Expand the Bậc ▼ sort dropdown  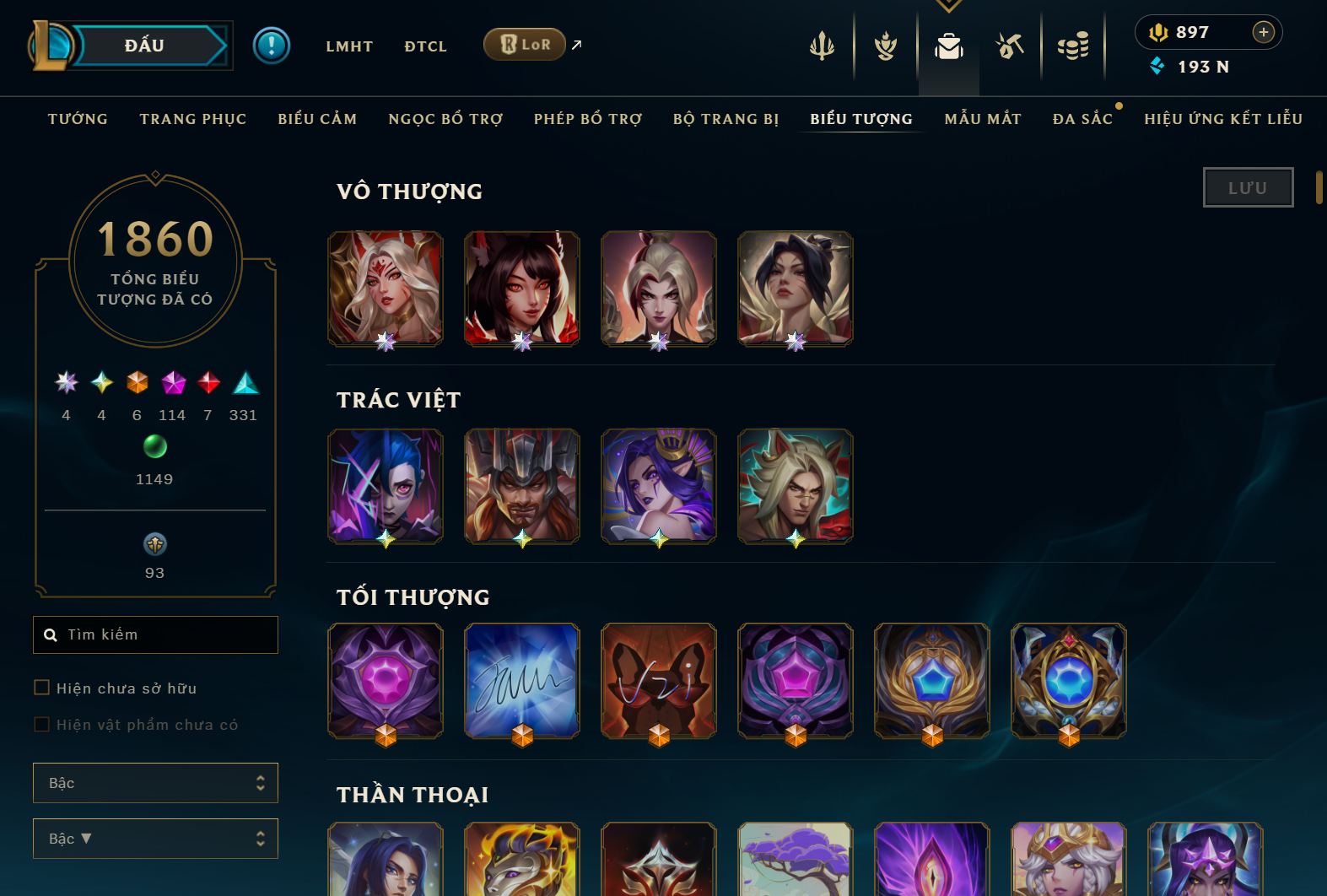pos(155,839)
